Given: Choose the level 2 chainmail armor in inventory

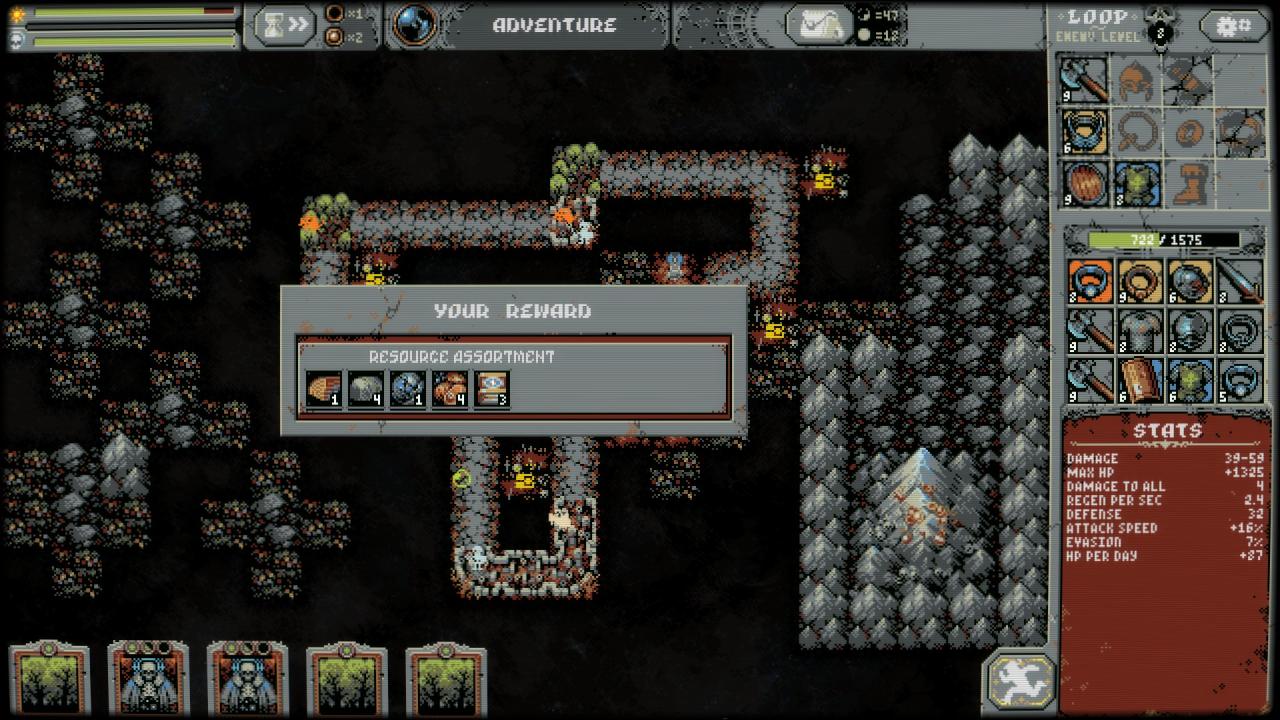Looking at the screenshot, I should click(x=1138, y=331).
